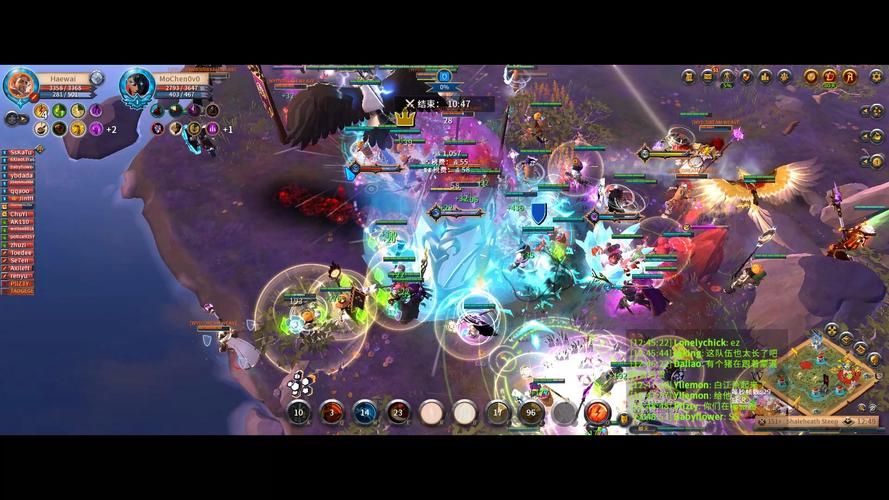The width and height of the screenshot is (889, 500).
Task: Use the ability showing cooldown 23
Action: [398, 412]
